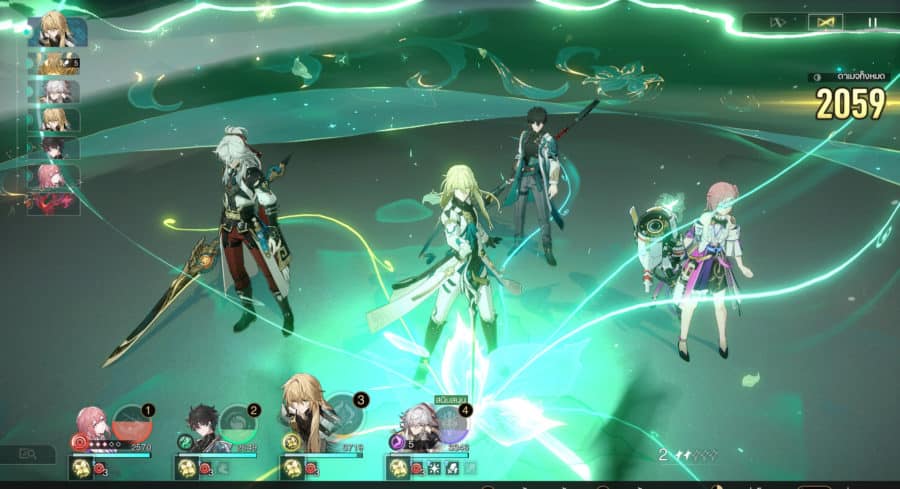Screen dimensions: 900x489
Task: Click the dark-haired portrait in turn order
Action: [x=55, y=148]
